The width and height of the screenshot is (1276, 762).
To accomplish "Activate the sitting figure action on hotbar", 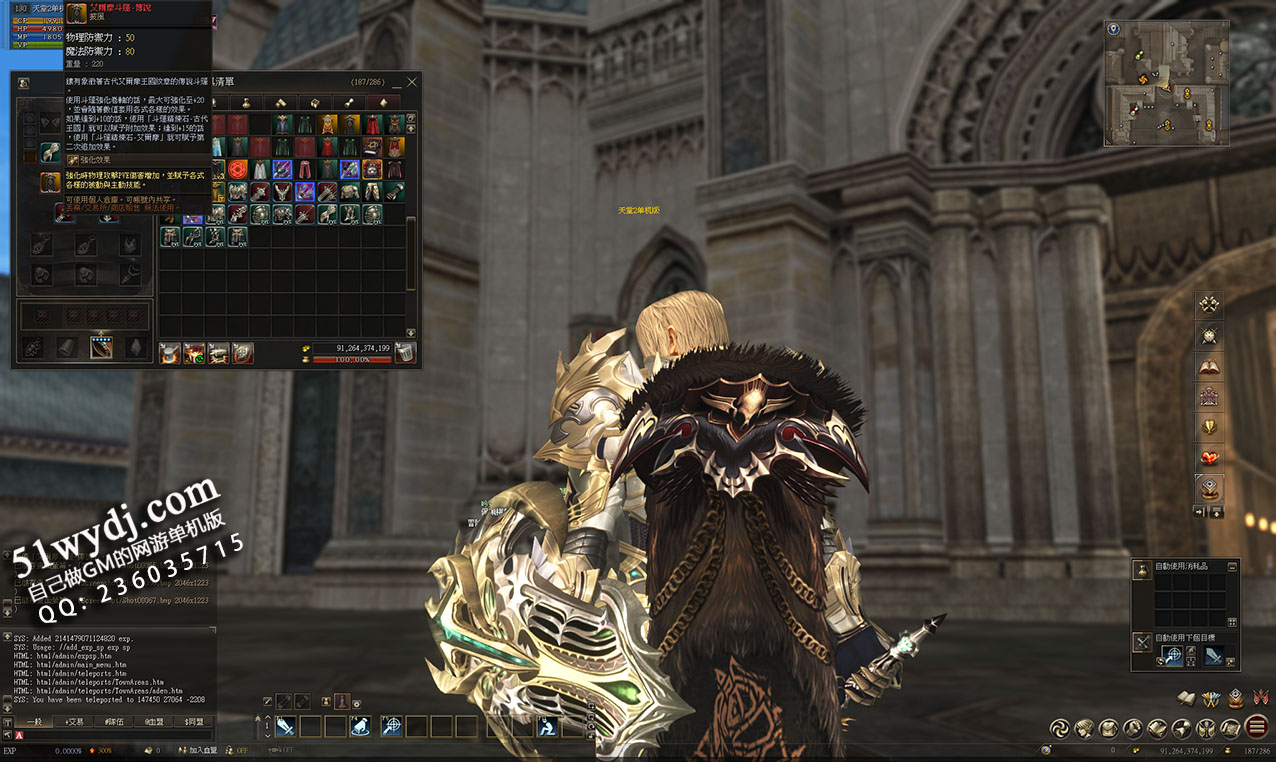I will point(548,727).
